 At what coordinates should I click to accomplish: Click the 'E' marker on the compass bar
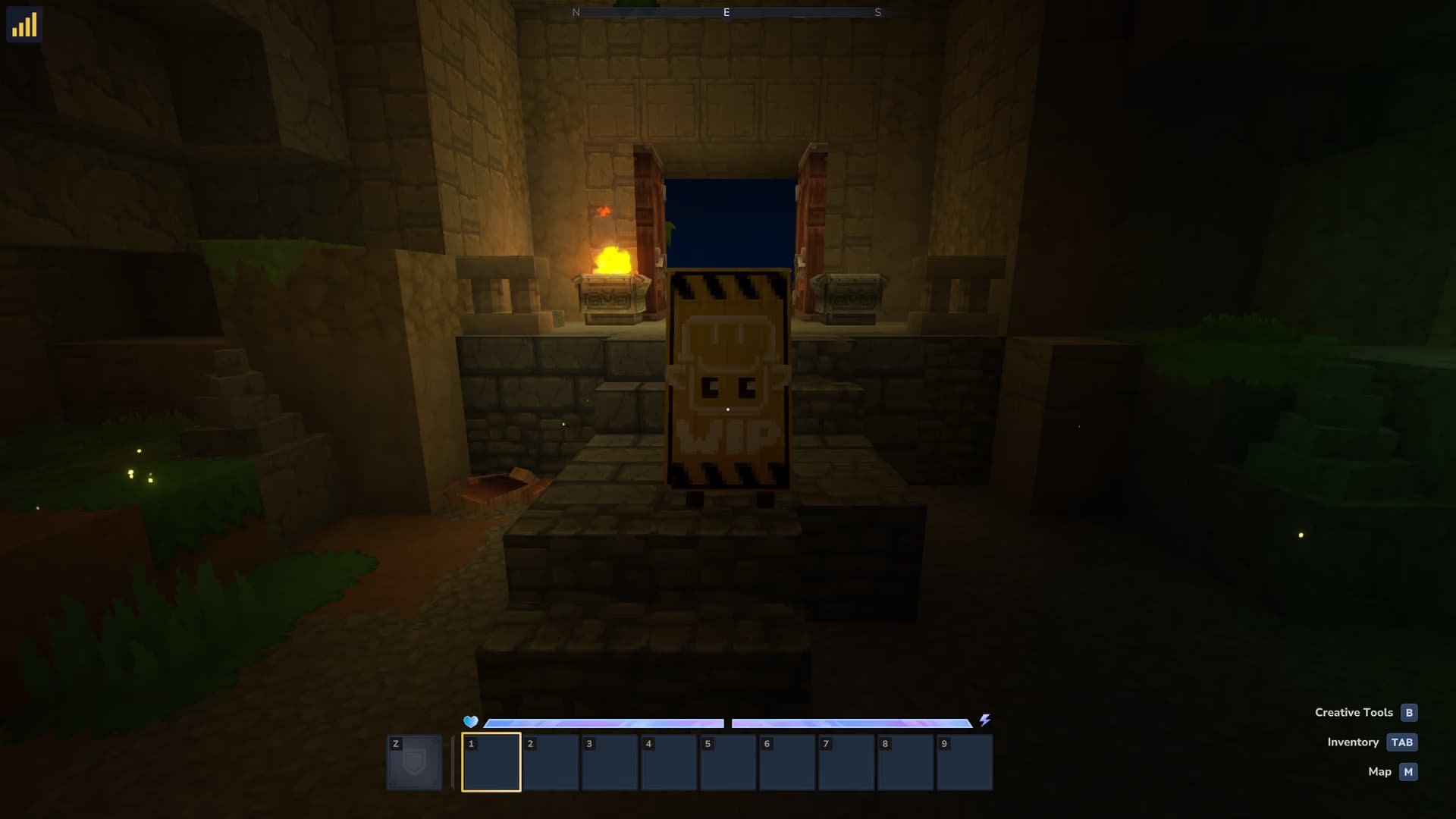(726, 12)
